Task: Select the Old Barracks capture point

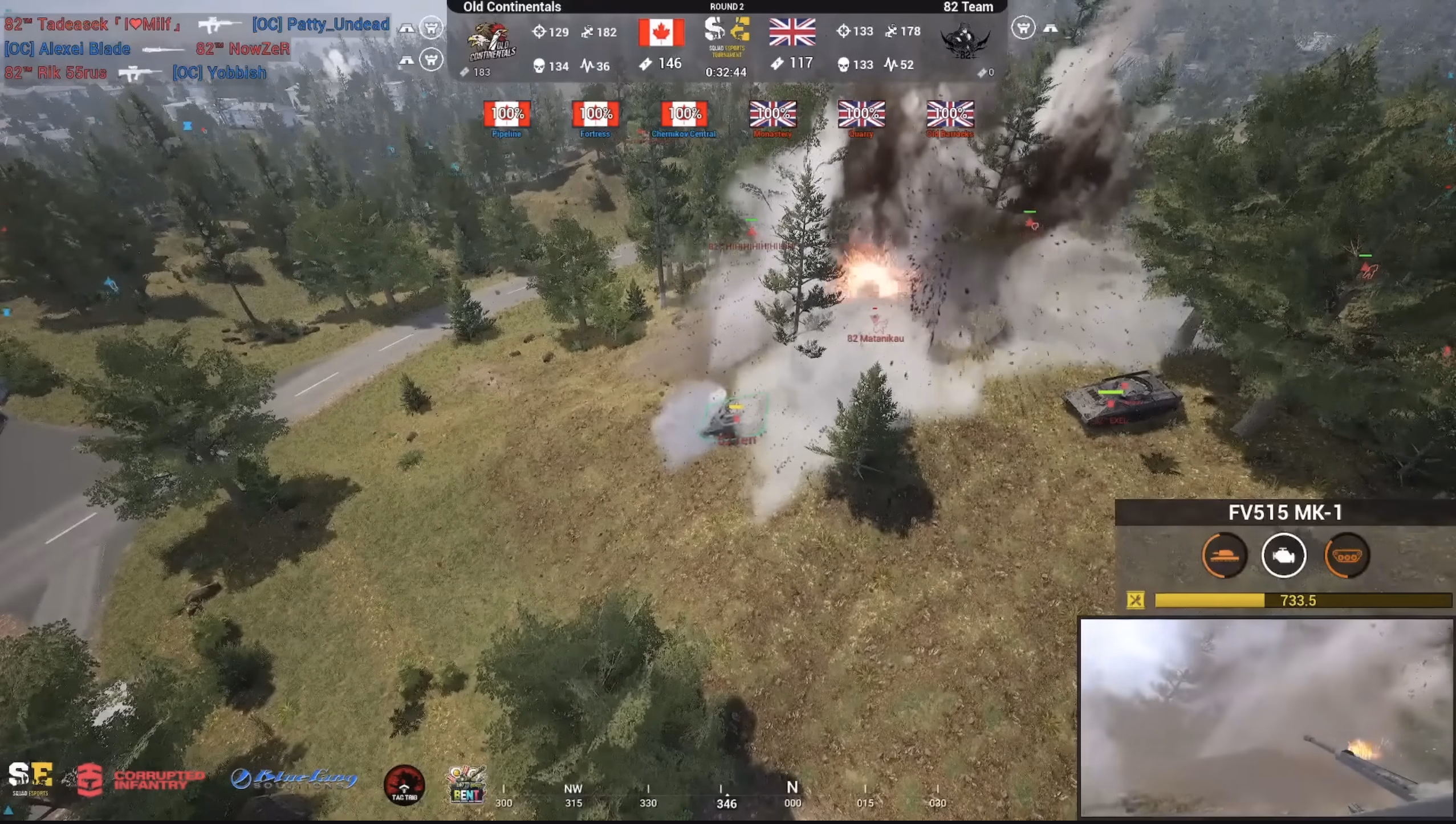Action: 950,114
